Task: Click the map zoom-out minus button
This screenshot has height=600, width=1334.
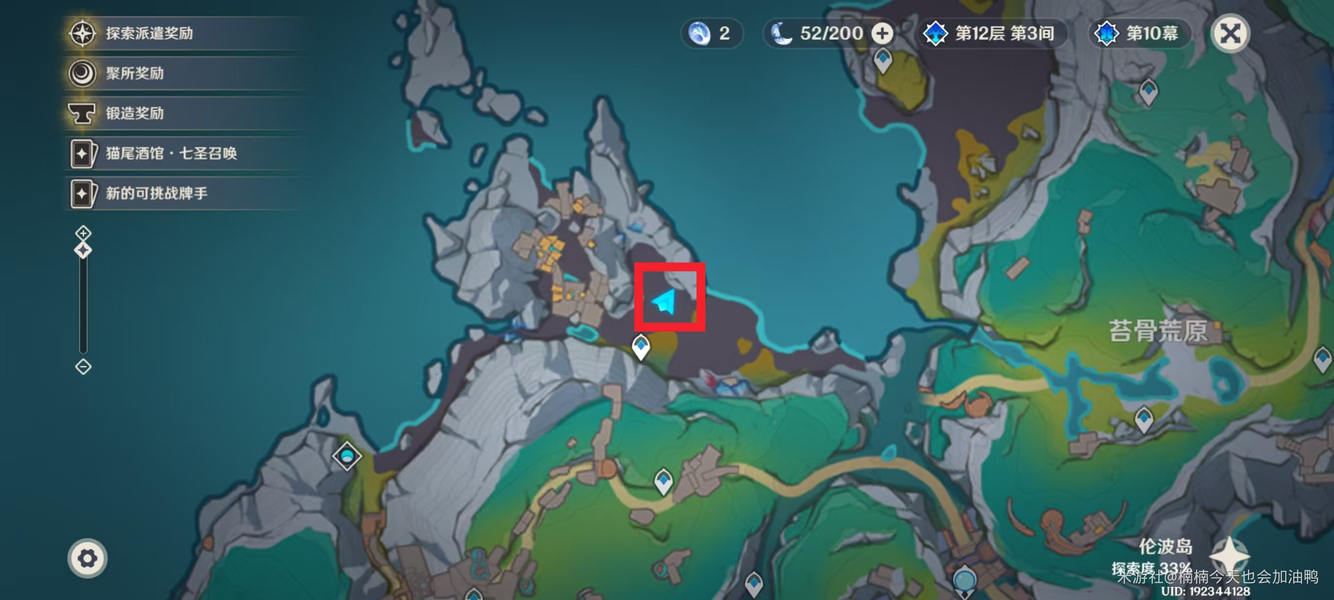Action: click(x=83, y=367)
